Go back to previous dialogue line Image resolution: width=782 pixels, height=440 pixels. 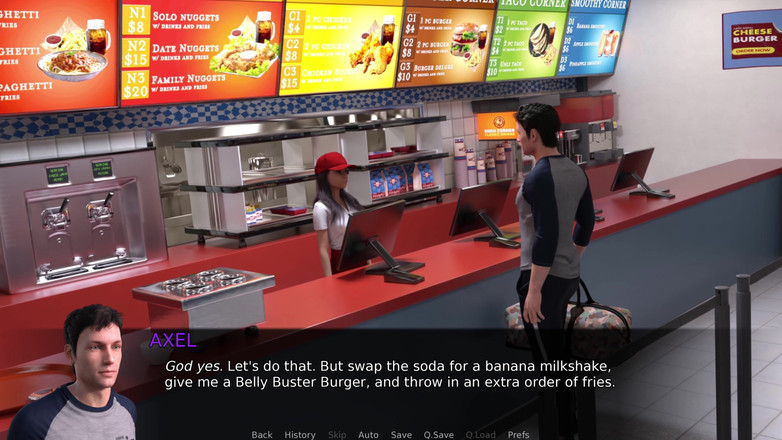(x=262, y=435)
